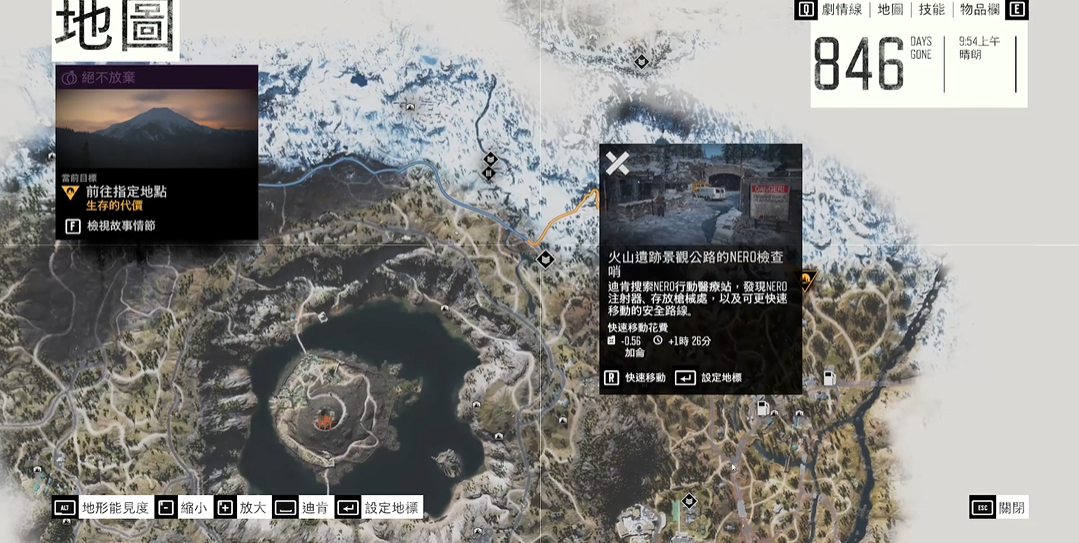This screenshot has height=543, width=1079.
Task: Click the 絕不放棄 mountain storyline thumbnail
Action: [157, 128]
